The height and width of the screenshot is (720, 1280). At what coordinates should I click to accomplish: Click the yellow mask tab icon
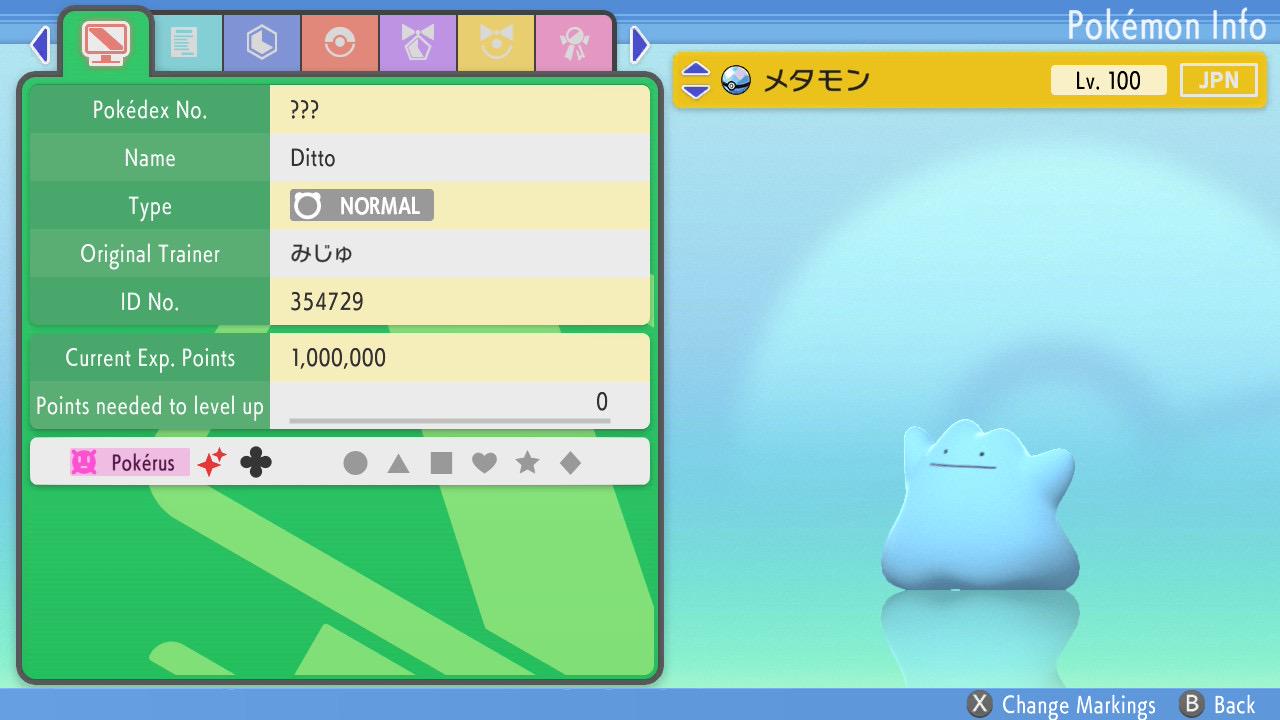pyautogui.click(x=496, y=42)
